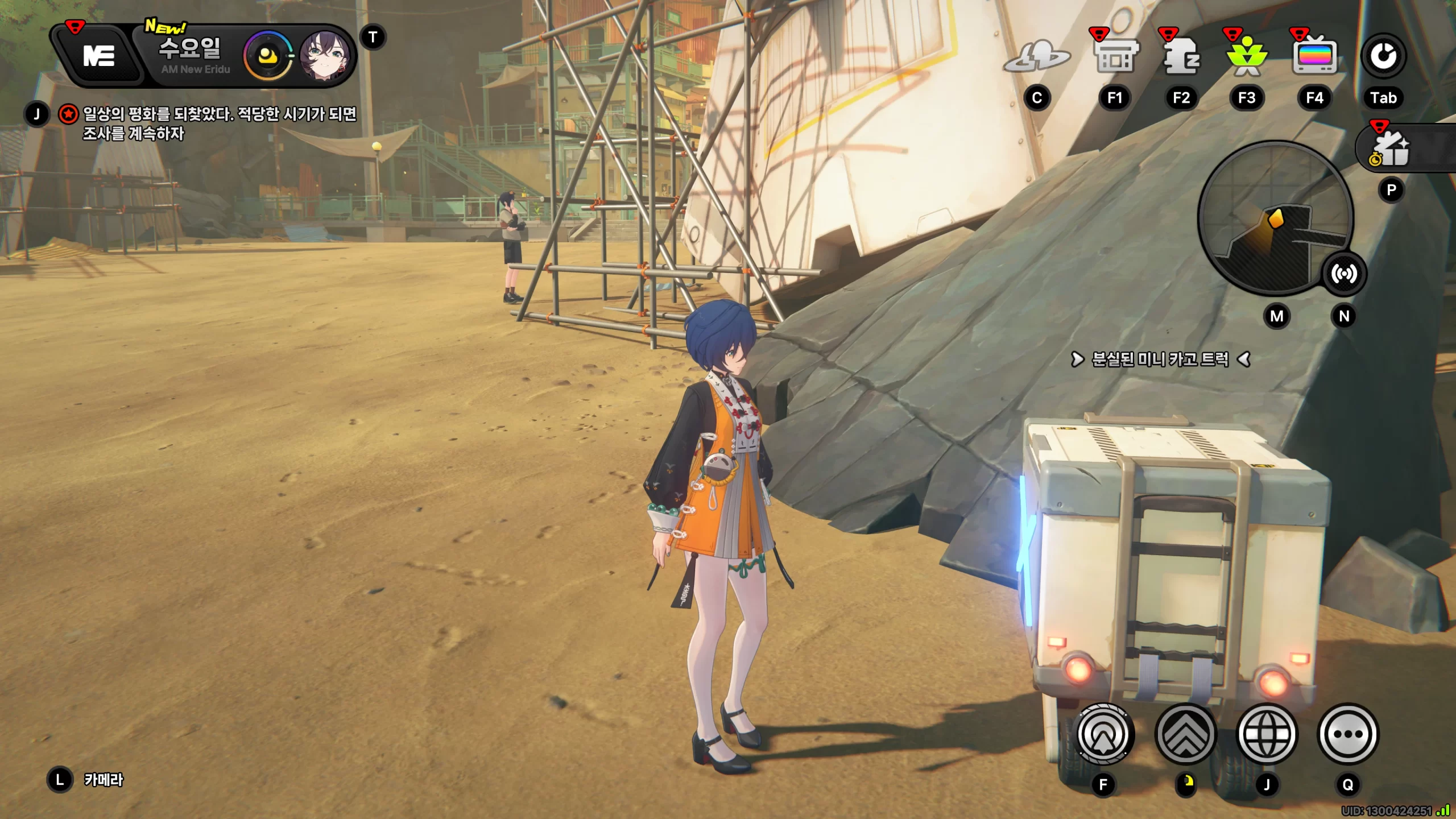Select the character portrait avatar
This screenshot has height=819, width=1456.
coord(324,56)
